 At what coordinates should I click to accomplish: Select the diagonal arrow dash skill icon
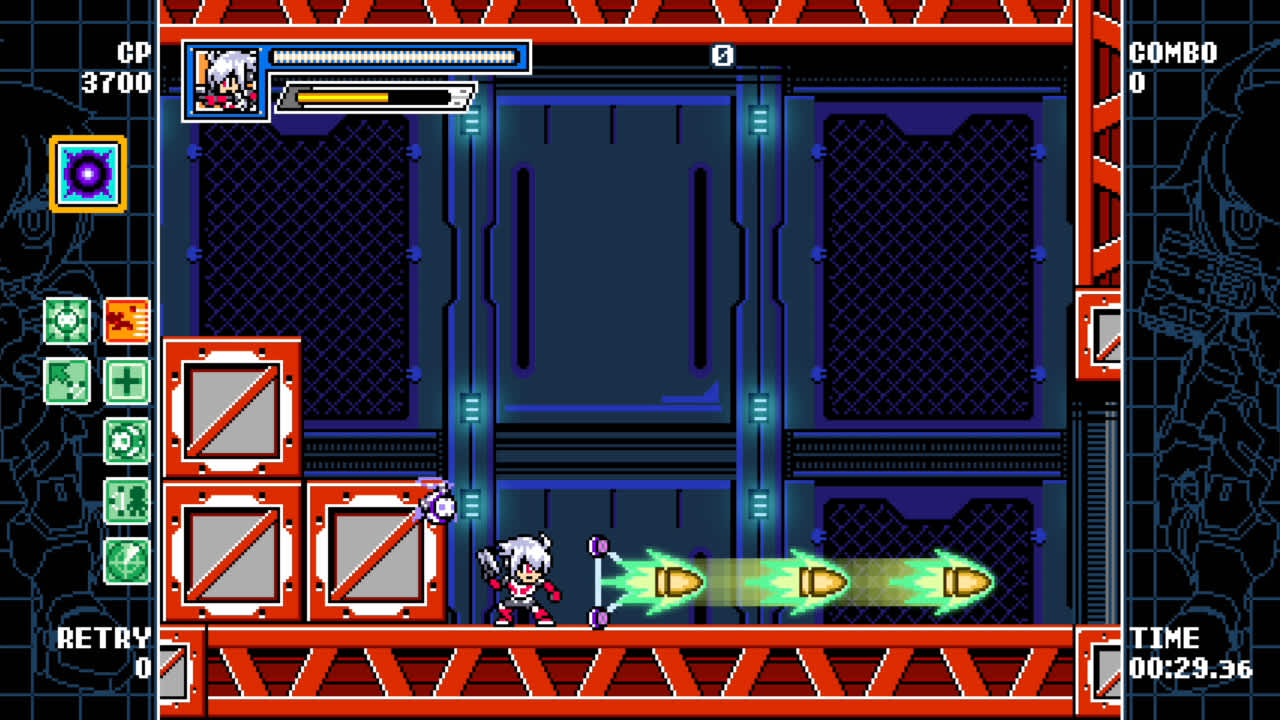pyautogui.click(x=67, y=382)
